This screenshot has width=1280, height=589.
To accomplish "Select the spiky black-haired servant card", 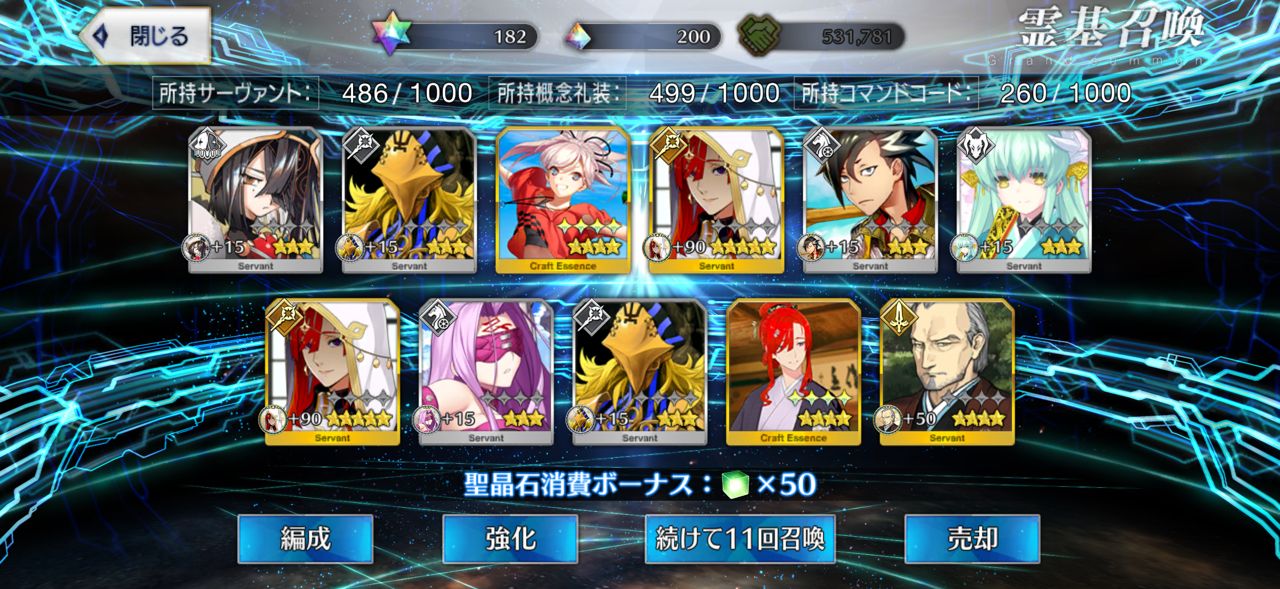I will pyautogui.click(x=870, y=200).
